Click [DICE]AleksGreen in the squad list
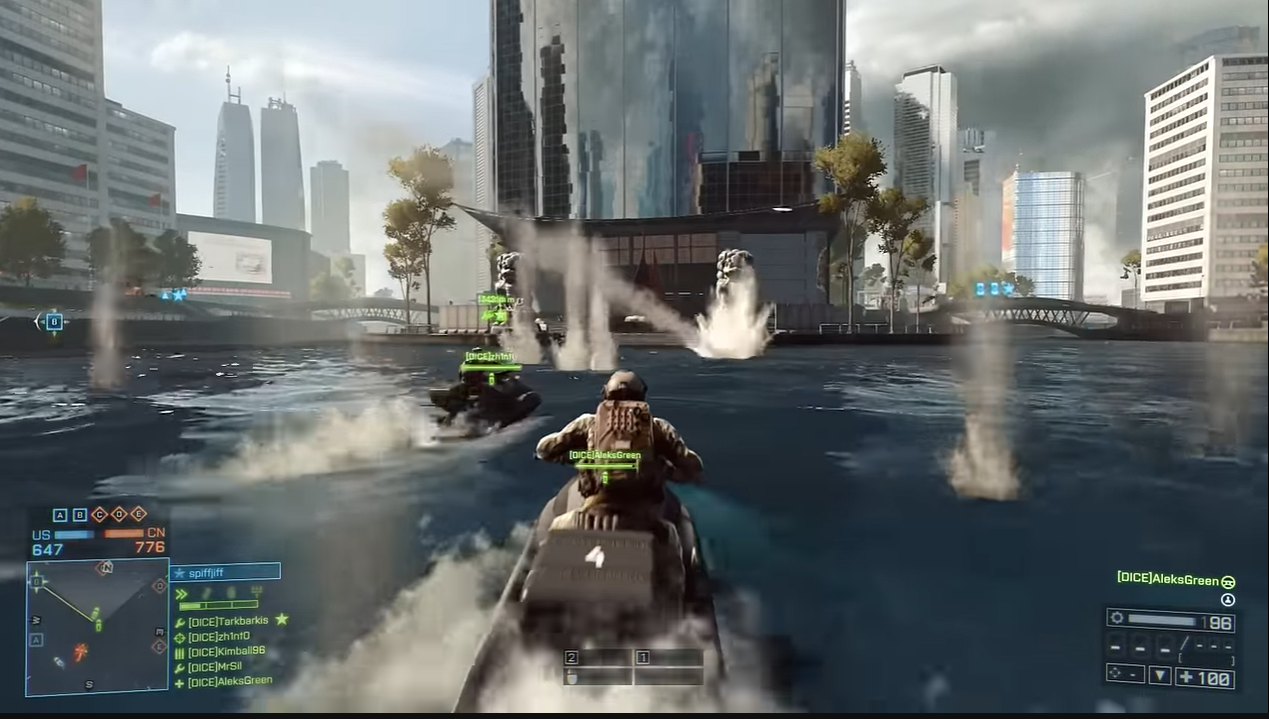The height and width of the screenshot is (719, 1269). pos(229,681)
